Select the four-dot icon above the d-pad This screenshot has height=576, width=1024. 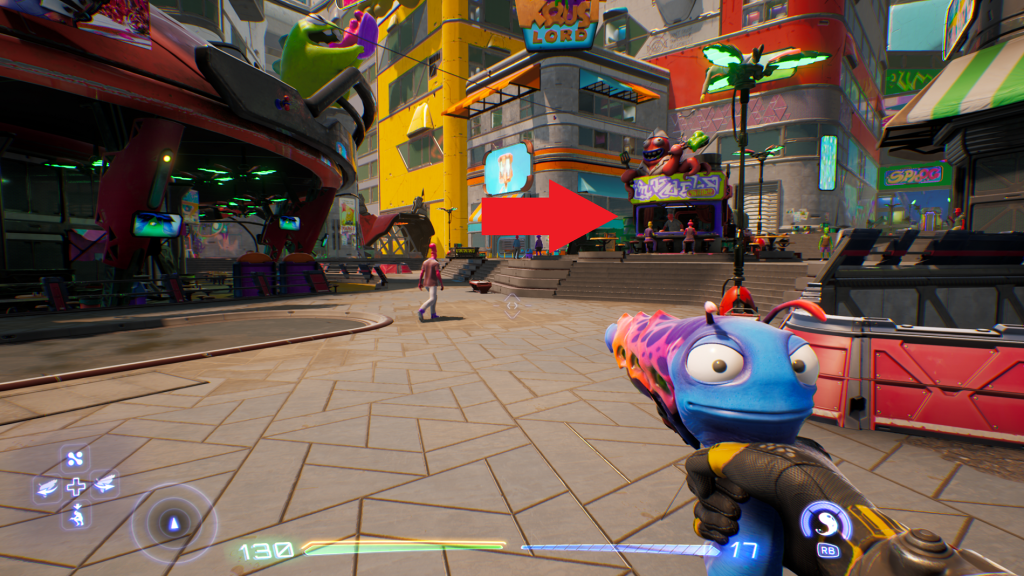[x=76, y=459]
